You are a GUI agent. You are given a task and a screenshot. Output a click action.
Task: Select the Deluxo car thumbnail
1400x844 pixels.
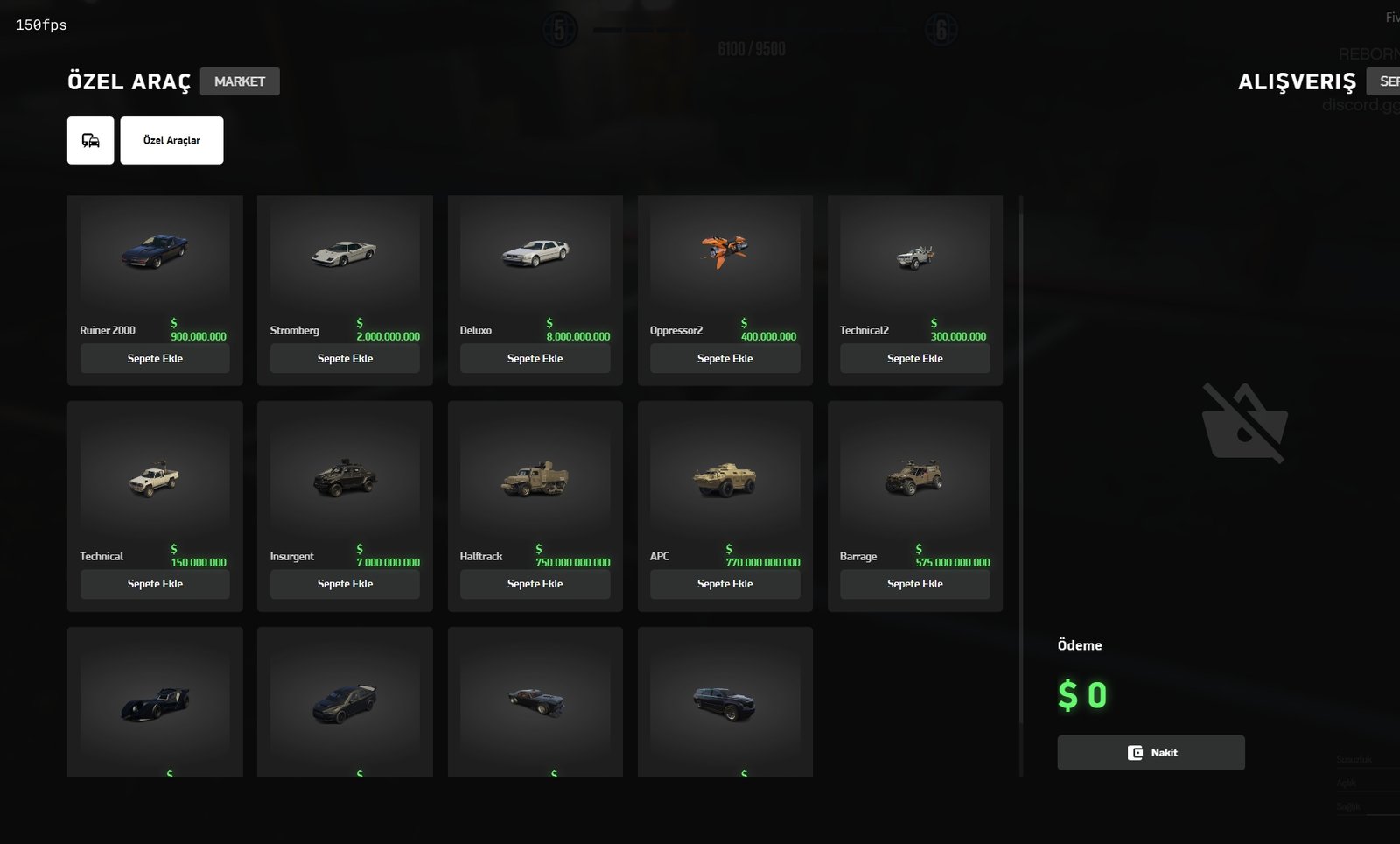click(x=535, y=253)
